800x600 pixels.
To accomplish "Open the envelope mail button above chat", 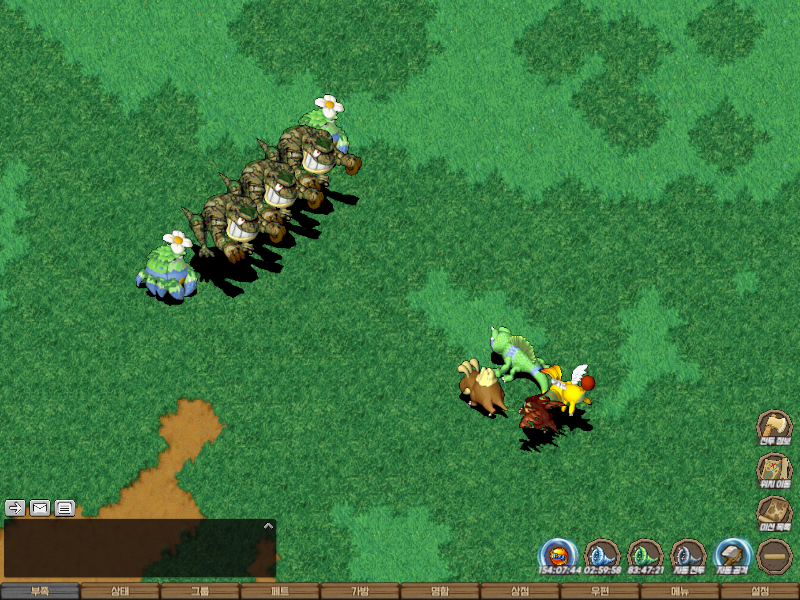I will 40,507.
